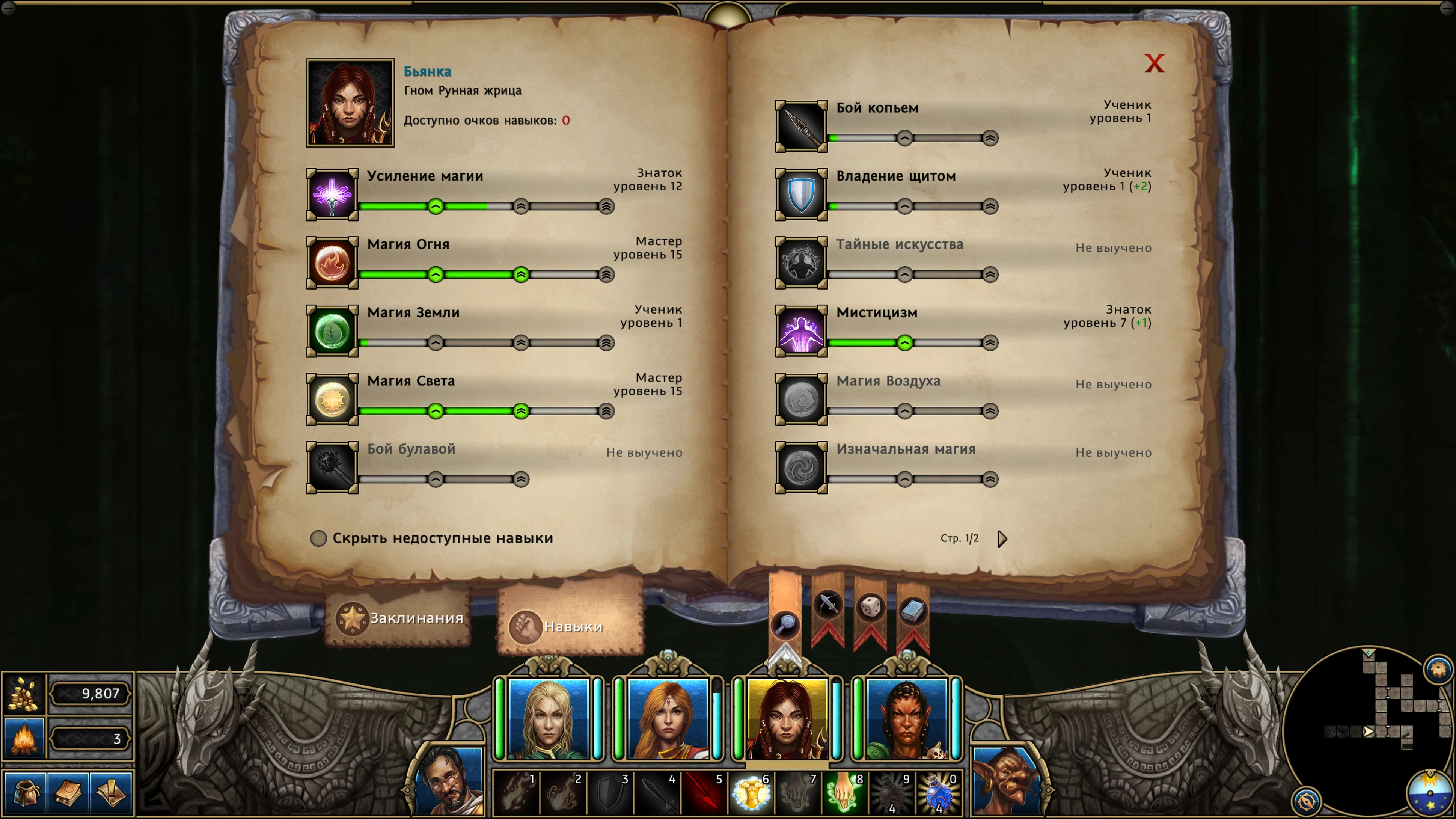The width and height of the screenshot is (1456, 819).
Task: Pick the Магия Света sun icon
Action: [x=332, y=399]
